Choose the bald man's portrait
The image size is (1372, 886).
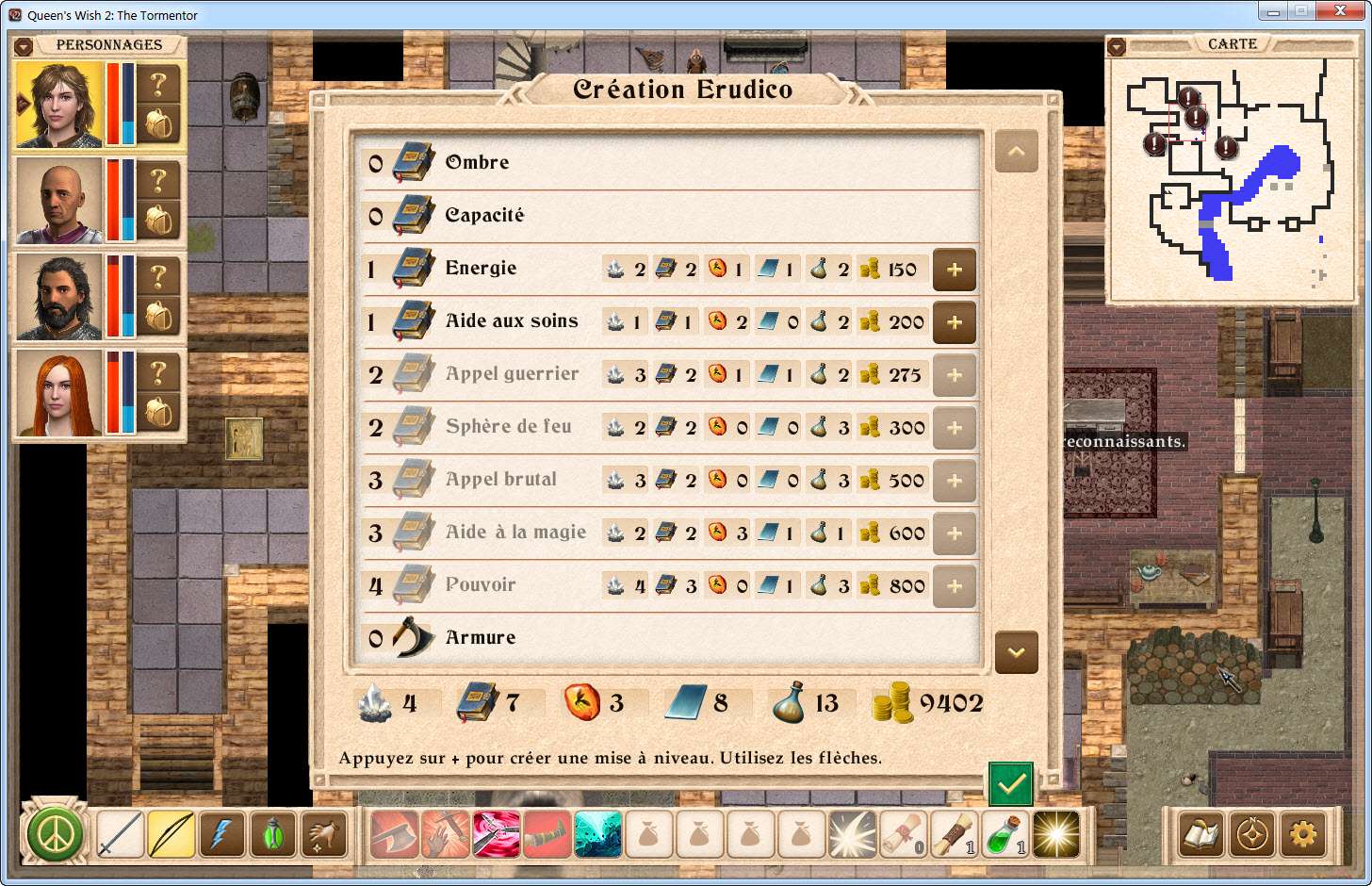click(x=59, y=201)
